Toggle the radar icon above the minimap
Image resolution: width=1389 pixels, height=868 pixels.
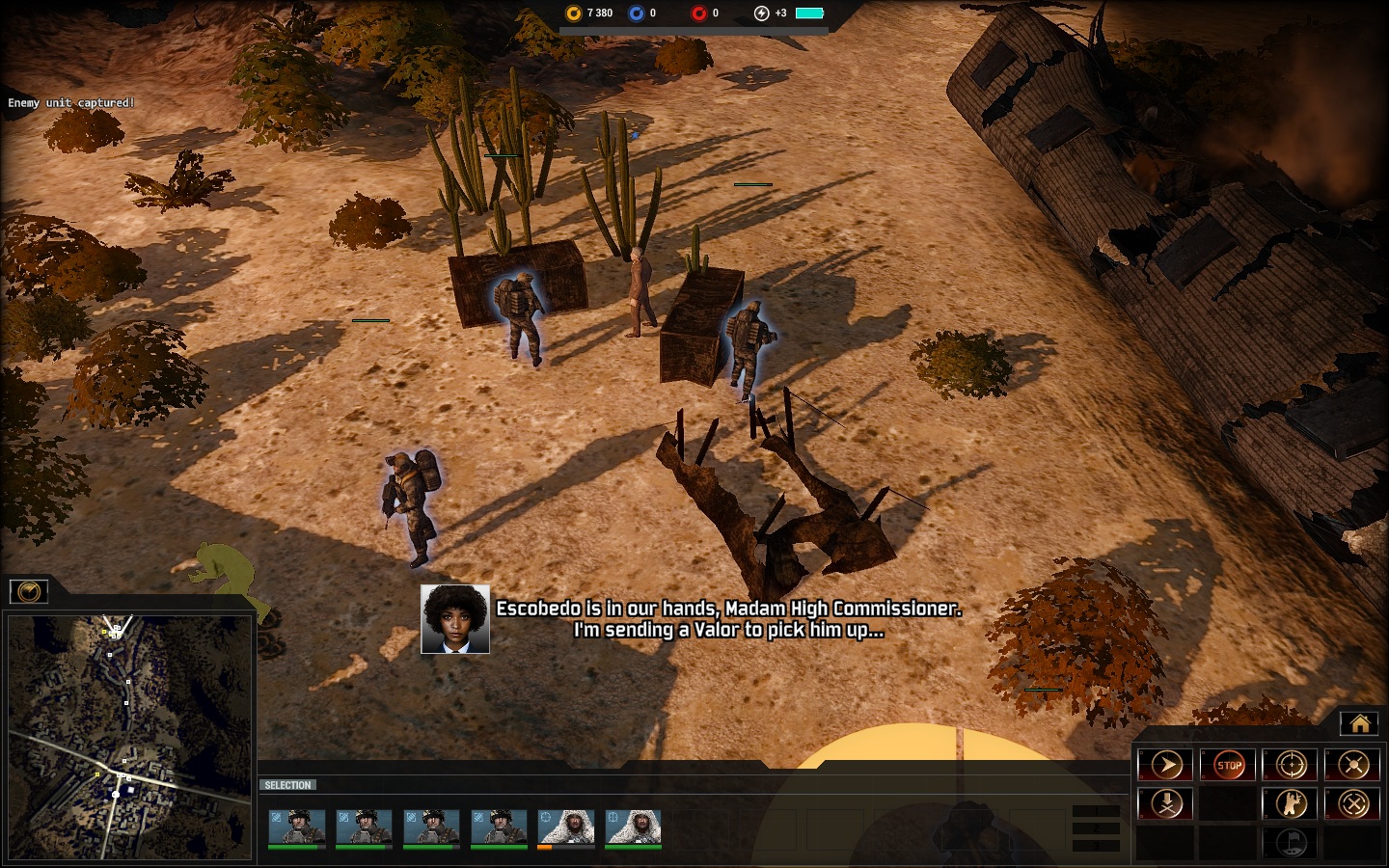pyautogui.click(x=29, y=591)
